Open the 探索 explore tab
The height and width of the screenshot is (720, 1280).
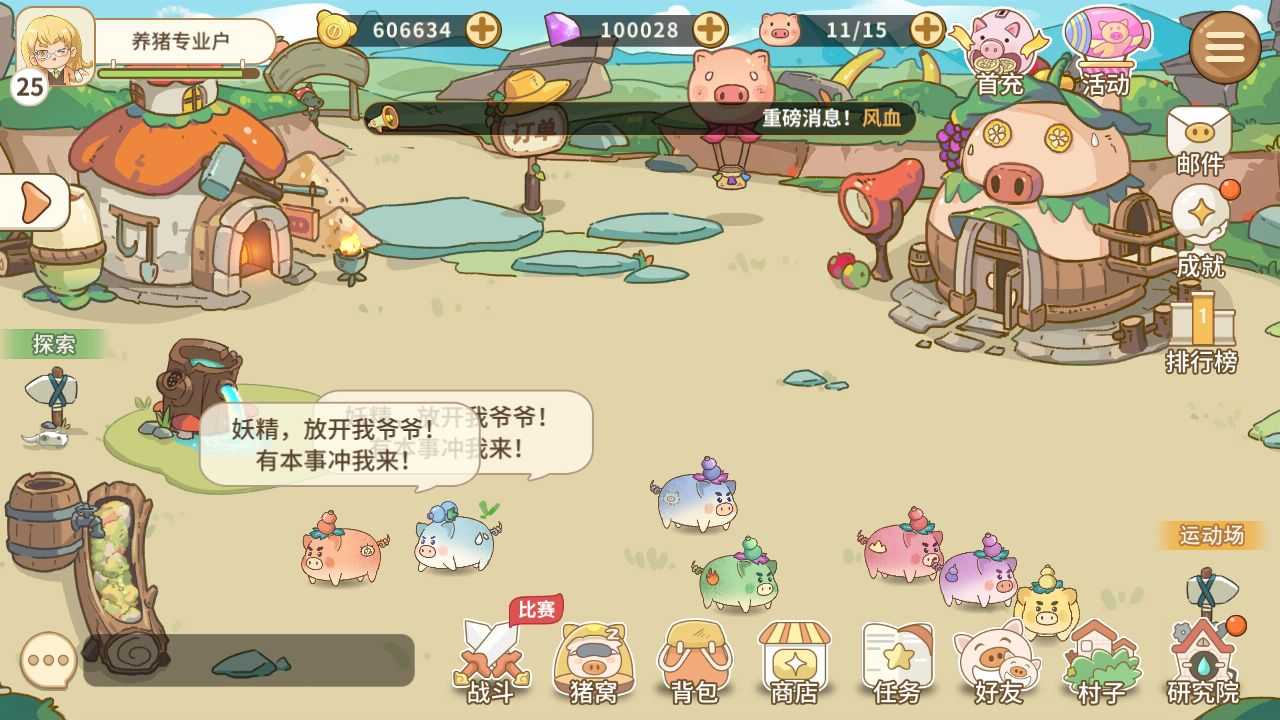pos(55,345)
